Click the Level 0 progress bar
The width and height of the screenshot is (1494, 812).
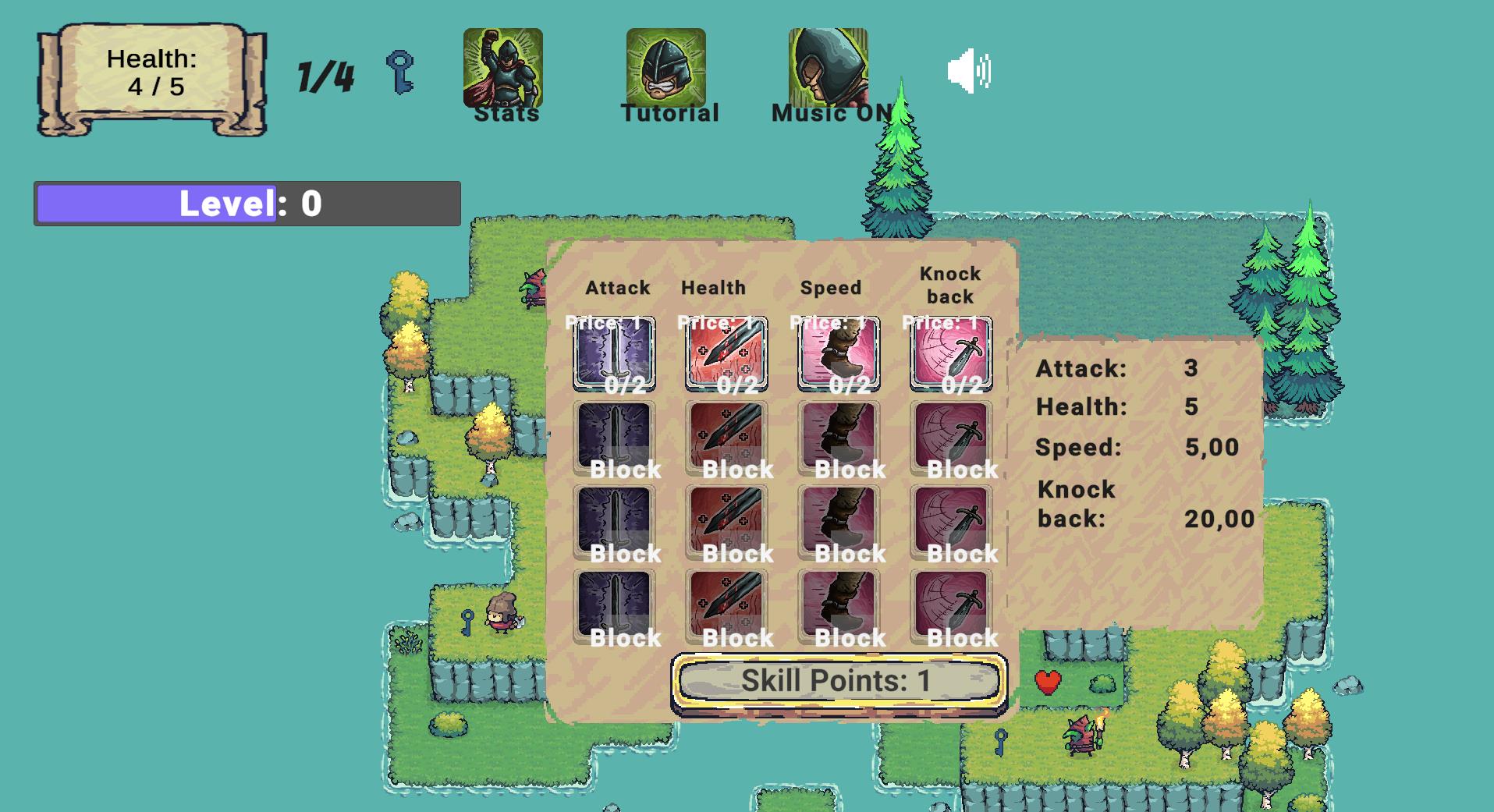coord(247,203)
